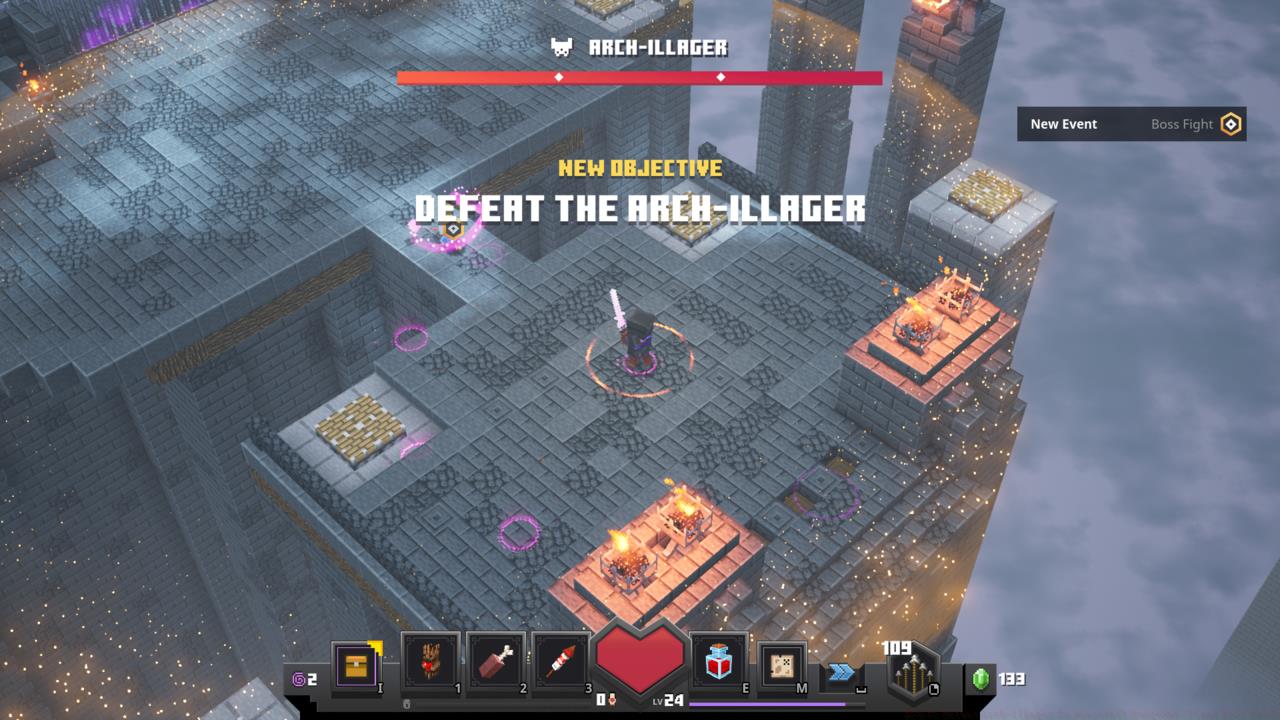
Task: Drink the red health potion
Action: (719, 662)
